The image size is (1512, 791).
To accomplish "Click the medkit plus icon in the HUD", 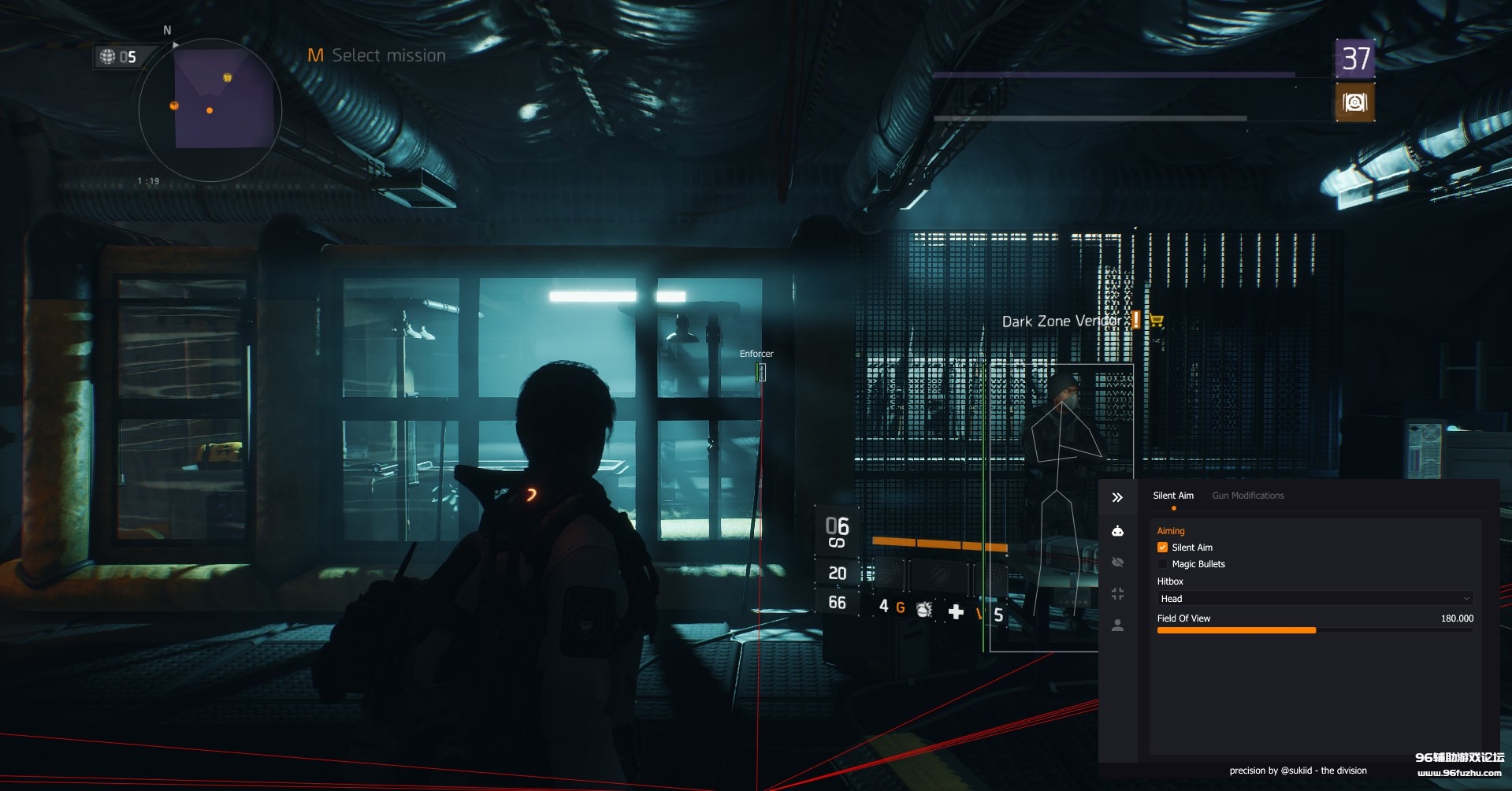I will click(x=956, y=612).
